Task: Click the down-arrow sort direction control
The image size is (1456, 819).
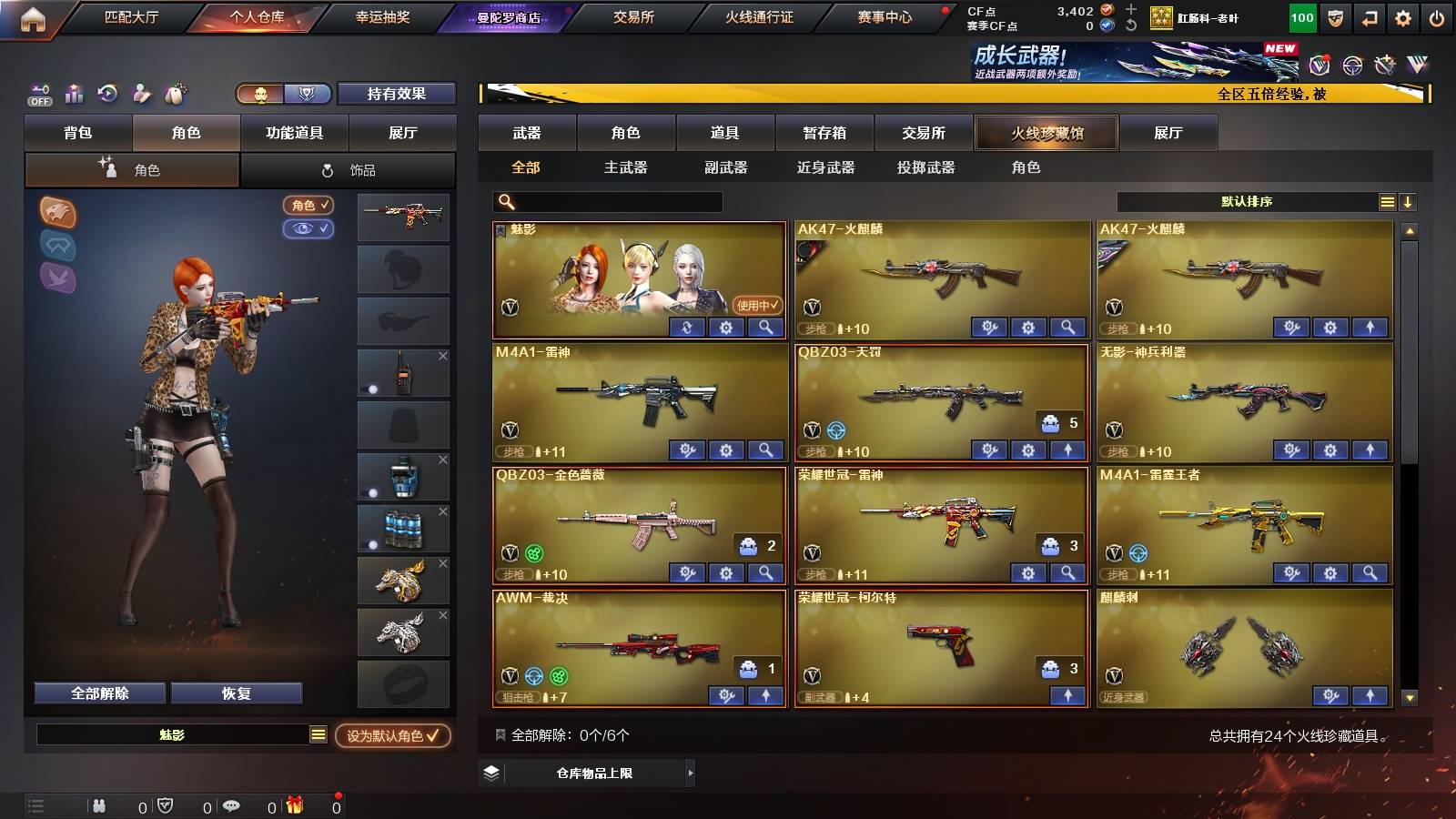Action: pyautogui.click(x=1409, y=202)
